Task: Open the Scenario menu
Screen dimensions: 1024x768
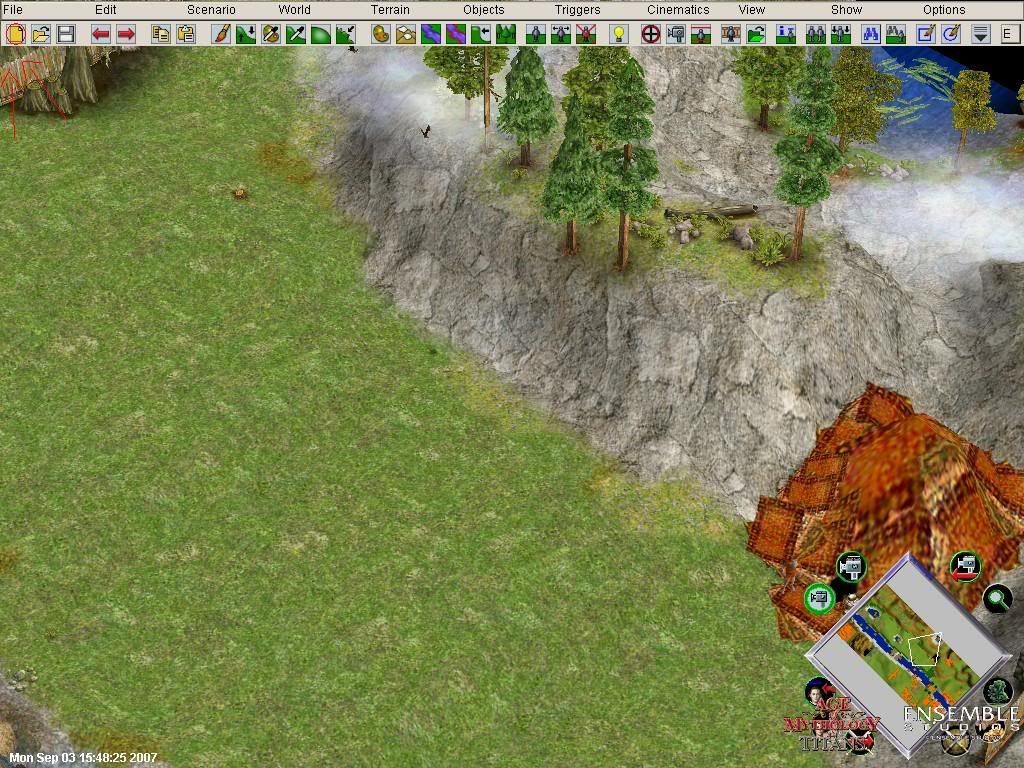Action: coord(211,10)
